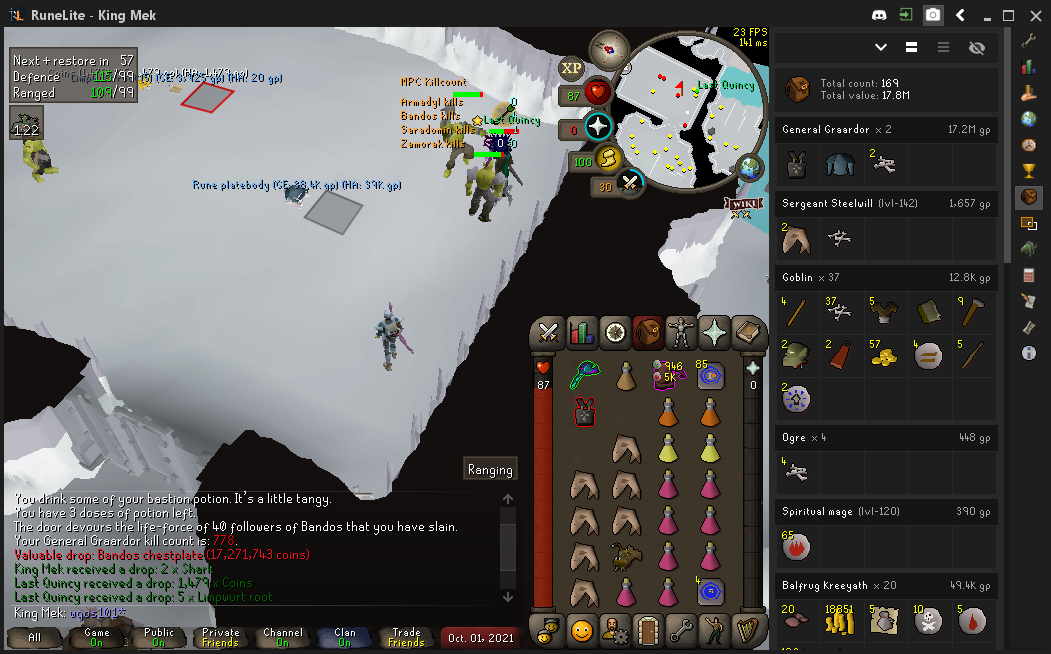The image size is (1051, 654).
Task: Switch chat to the Clan filter
Action: (x=344, y=638)
